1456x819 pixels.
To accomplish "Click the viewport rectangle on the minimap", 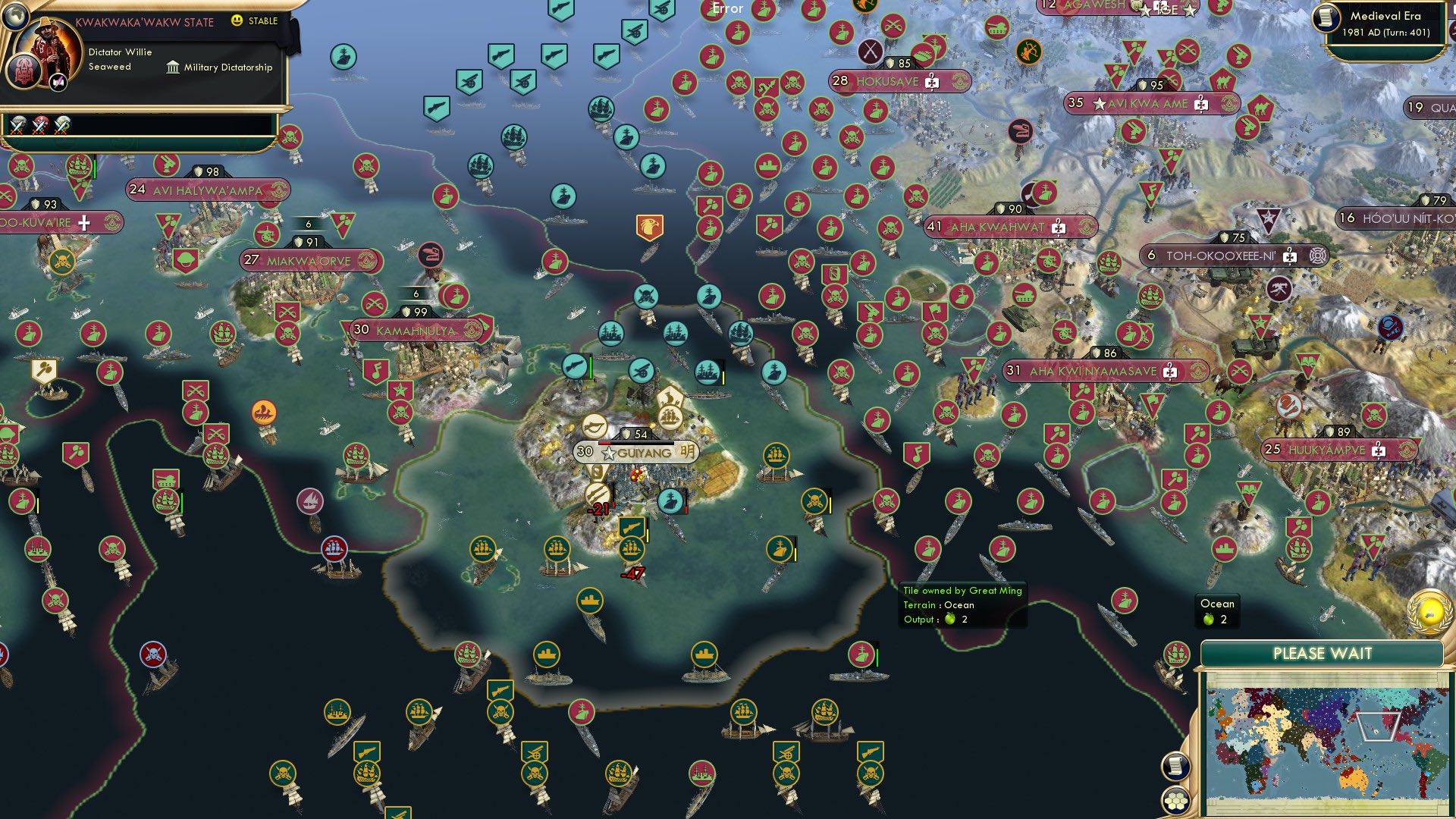I will point(1378,726).
